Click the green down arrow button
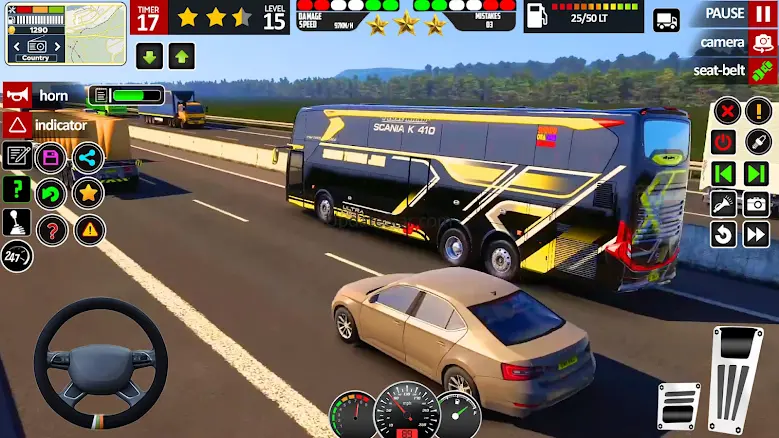Screen dimensions: 779x438 tap(150, 56)
